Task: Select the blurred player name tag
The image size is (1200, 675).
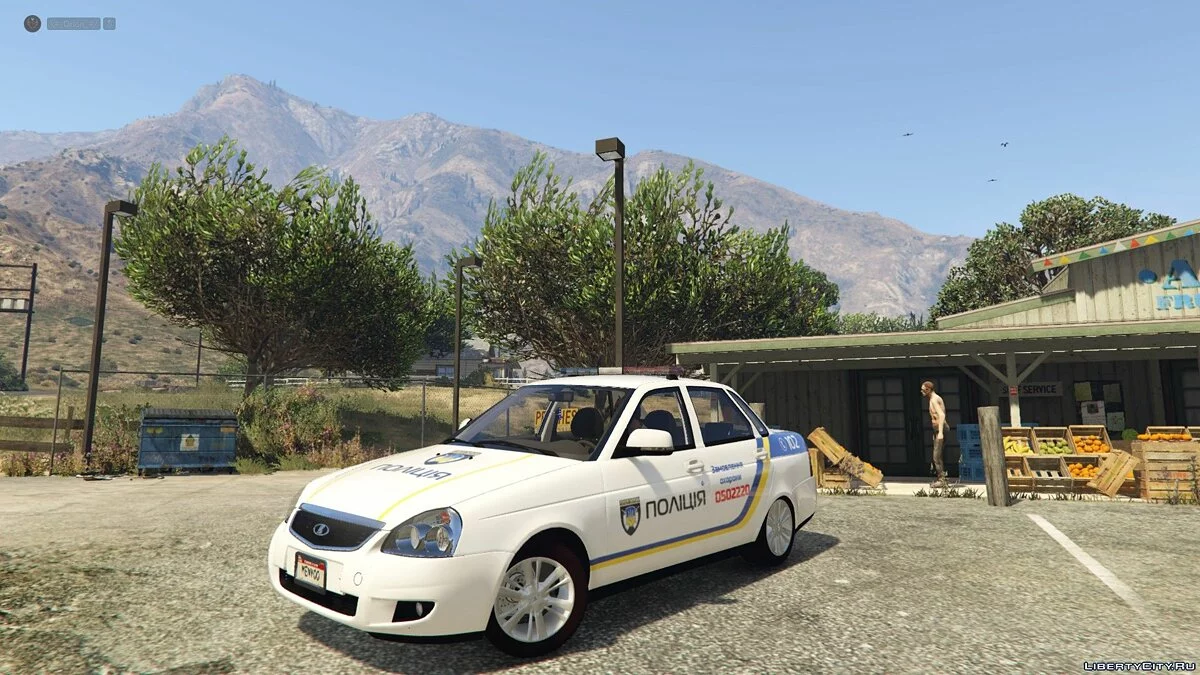Action: (74, 23)
